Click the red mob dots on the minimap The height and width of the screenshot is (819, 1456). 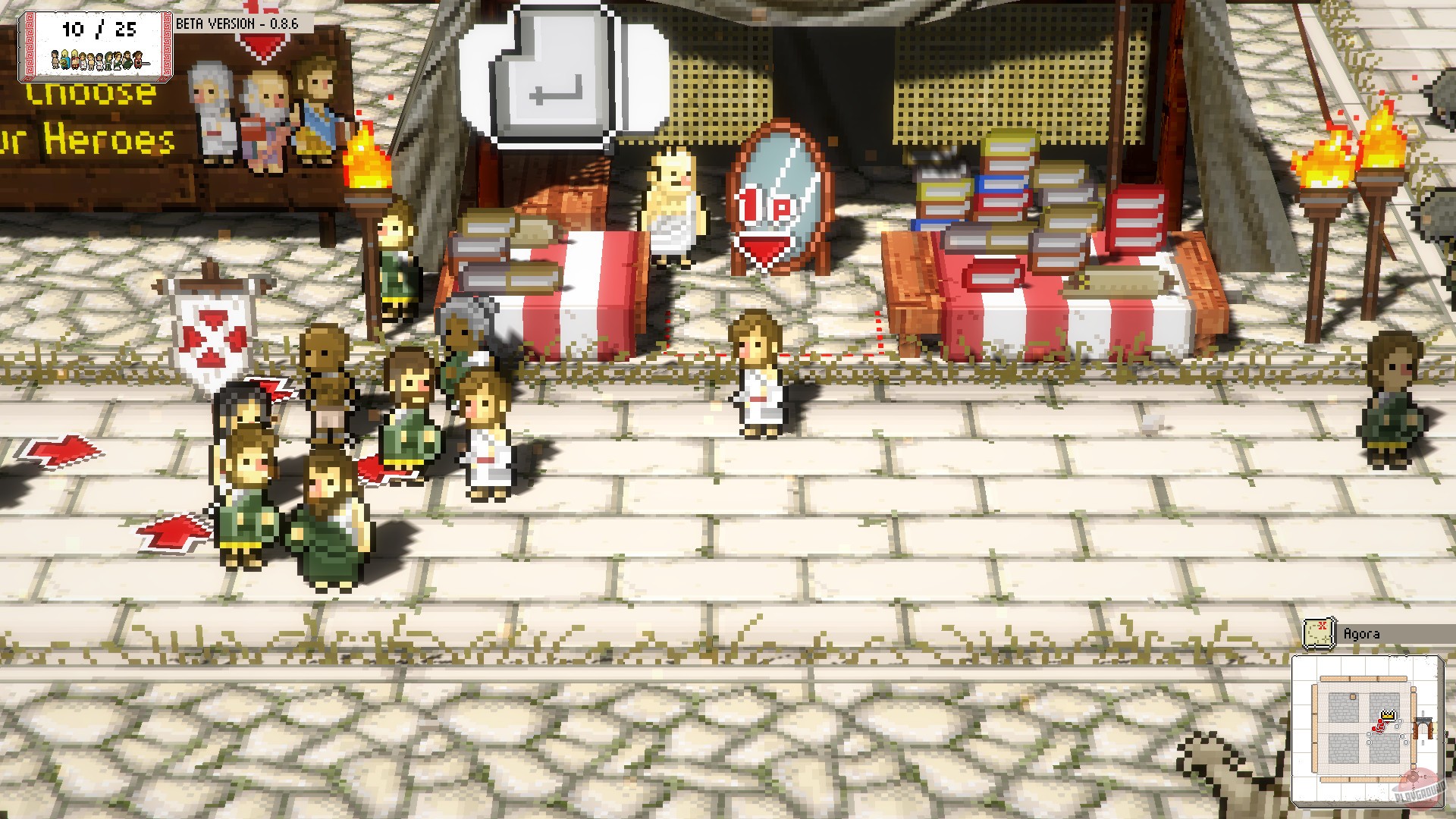pos(1378,726)
